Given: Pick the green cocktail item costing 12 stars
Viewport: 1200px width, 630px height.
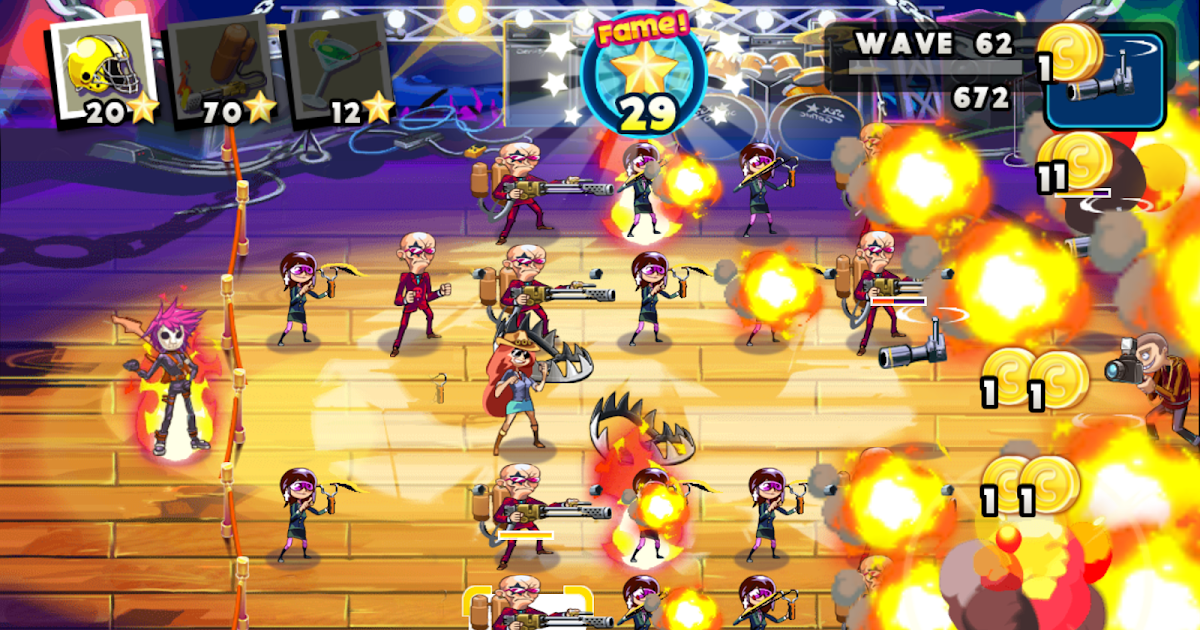Looking at the screenshot, I should pos(342,70).
